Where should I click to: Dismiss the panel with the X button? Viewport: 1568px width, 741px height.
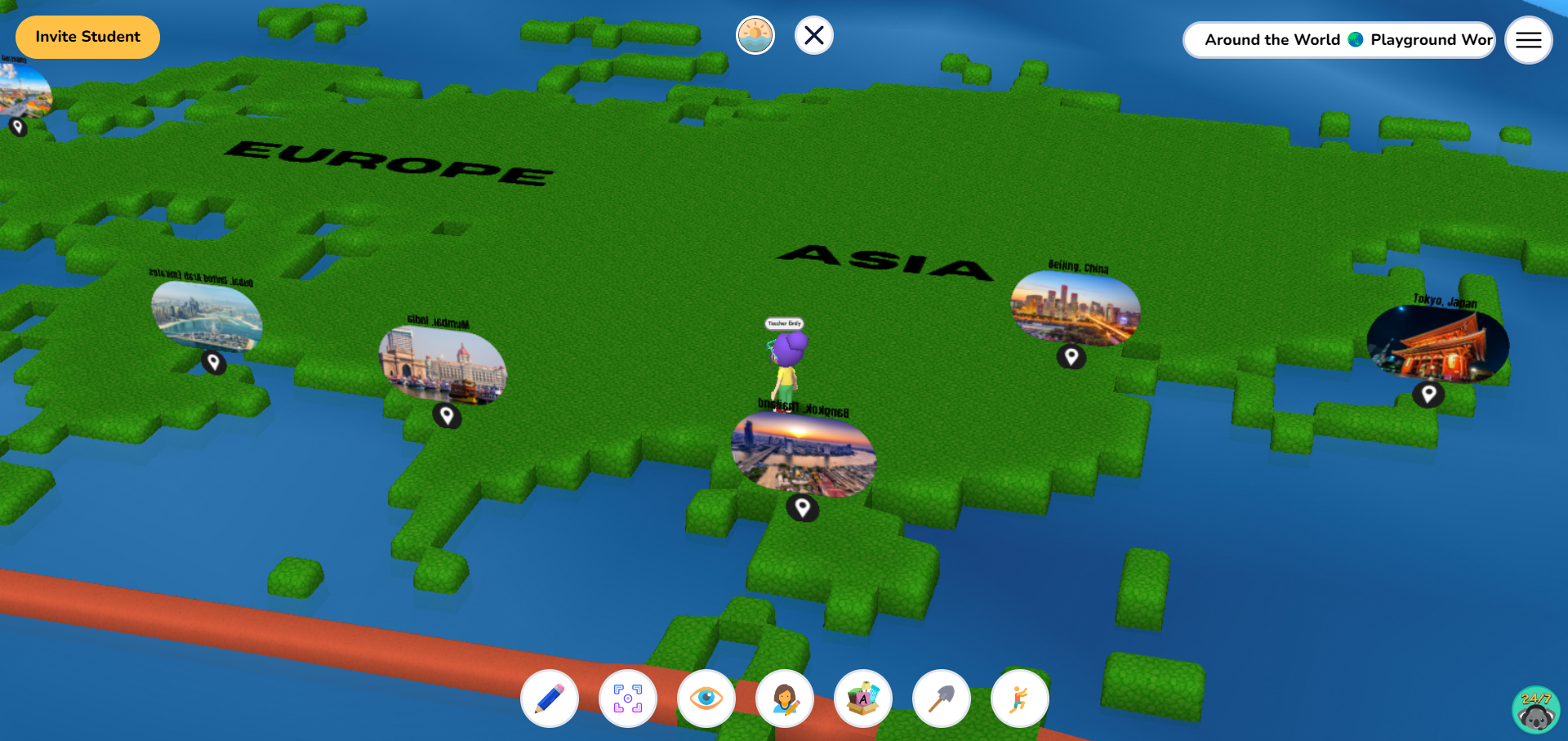pos(813,35)
